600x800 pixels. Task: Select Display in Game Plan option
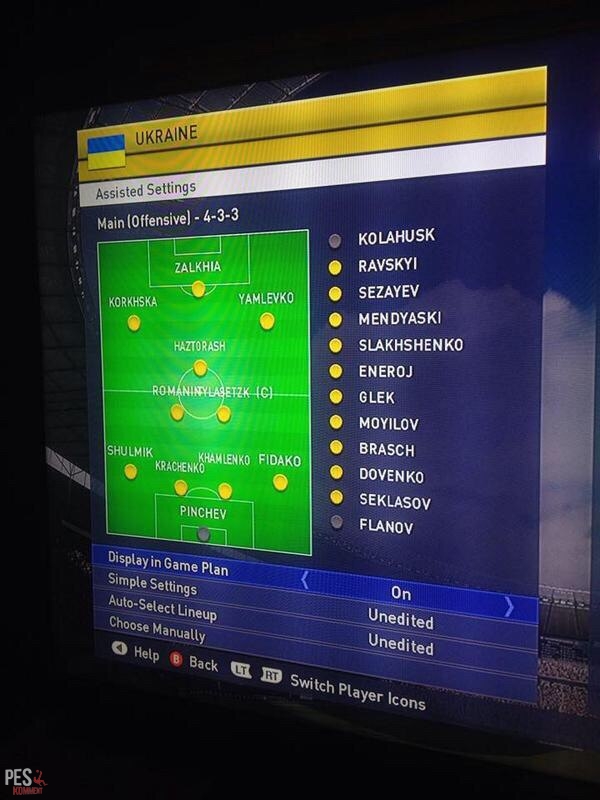pyautogui.click(x=168, y=563)
